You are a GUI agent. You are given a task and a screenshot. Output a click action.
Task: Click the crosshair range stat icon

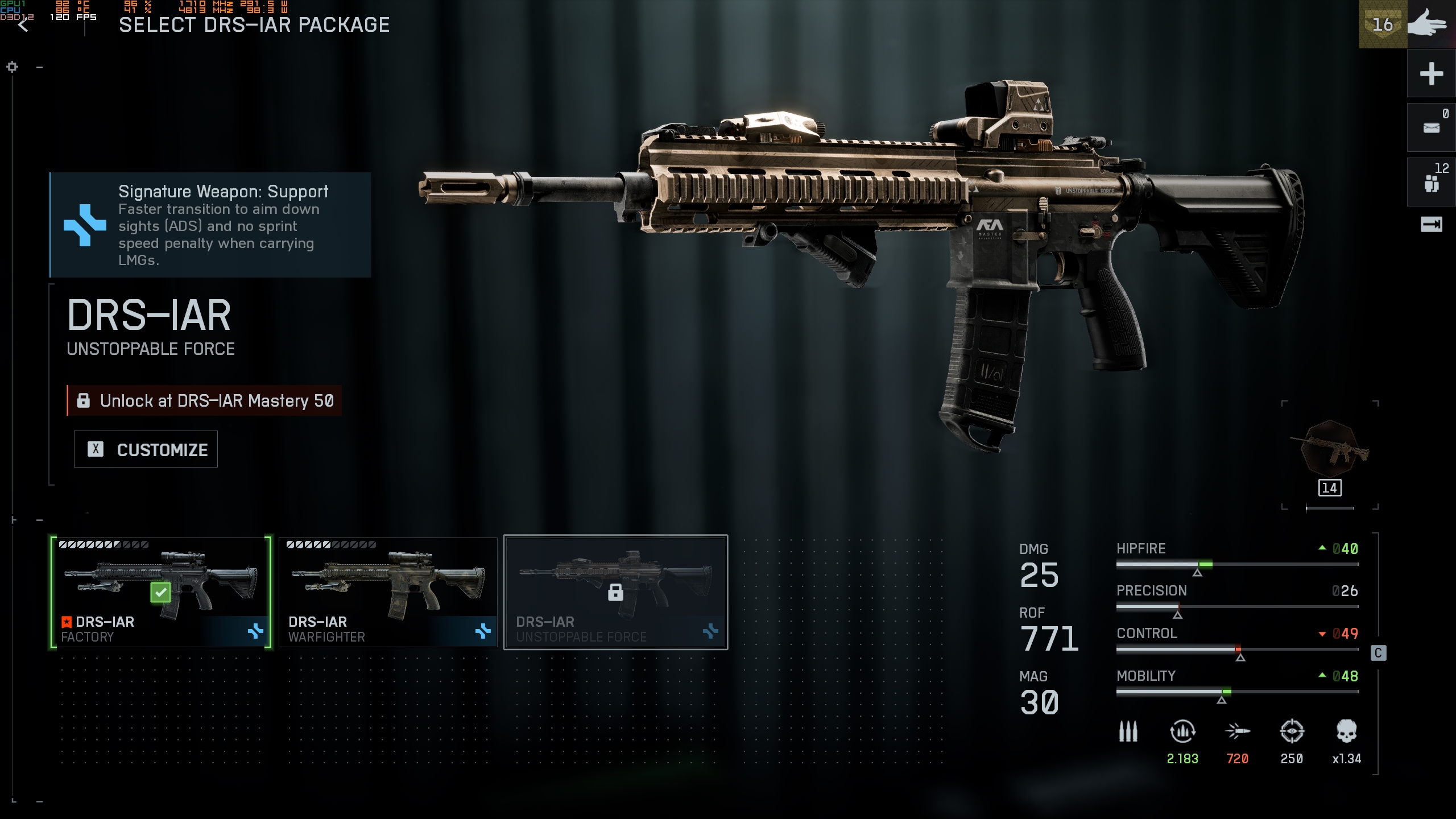click(x=1292, y=732)
